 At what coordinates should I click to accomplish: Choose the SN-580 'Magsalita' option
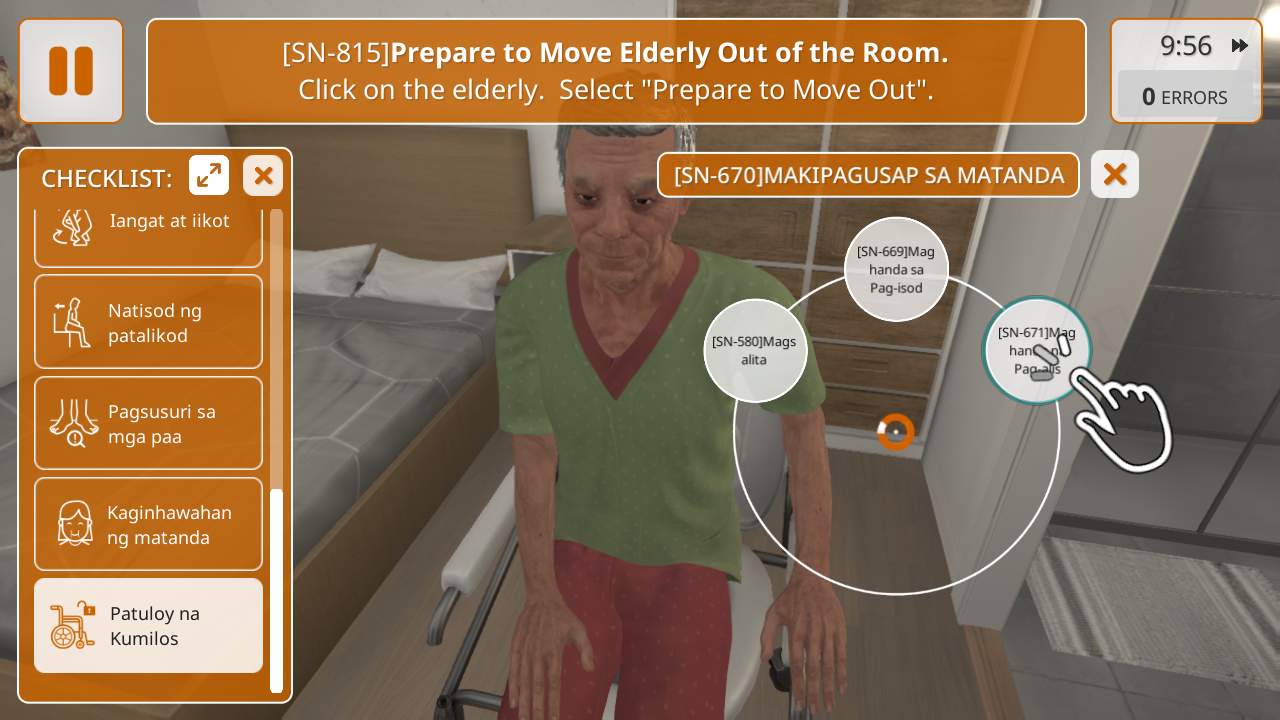(x=755, y=350)
